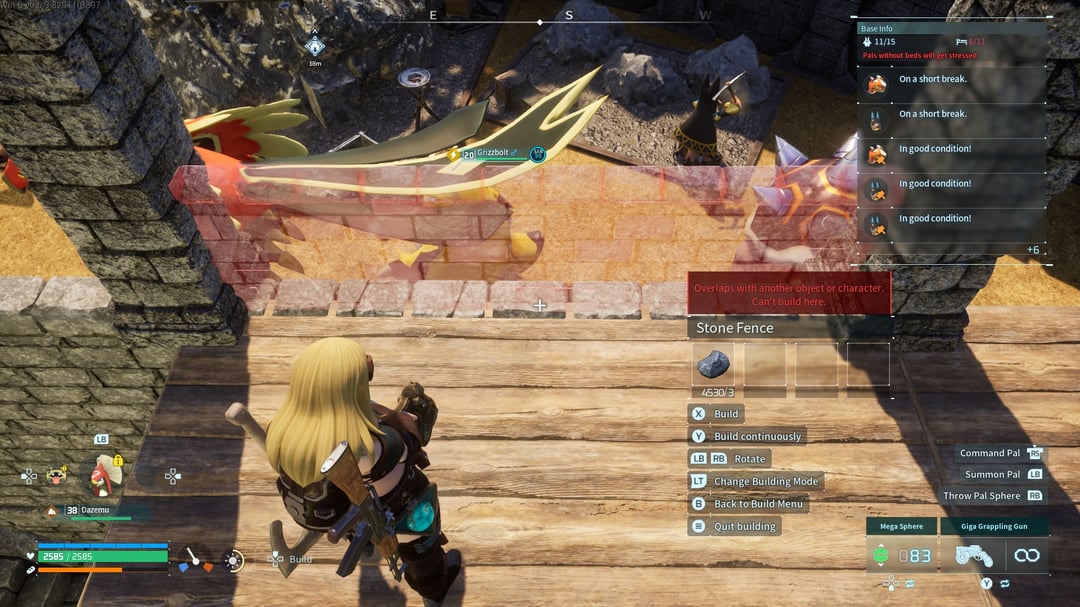Choose the Giga Grappling Gun slot

(x=980, y=555)
